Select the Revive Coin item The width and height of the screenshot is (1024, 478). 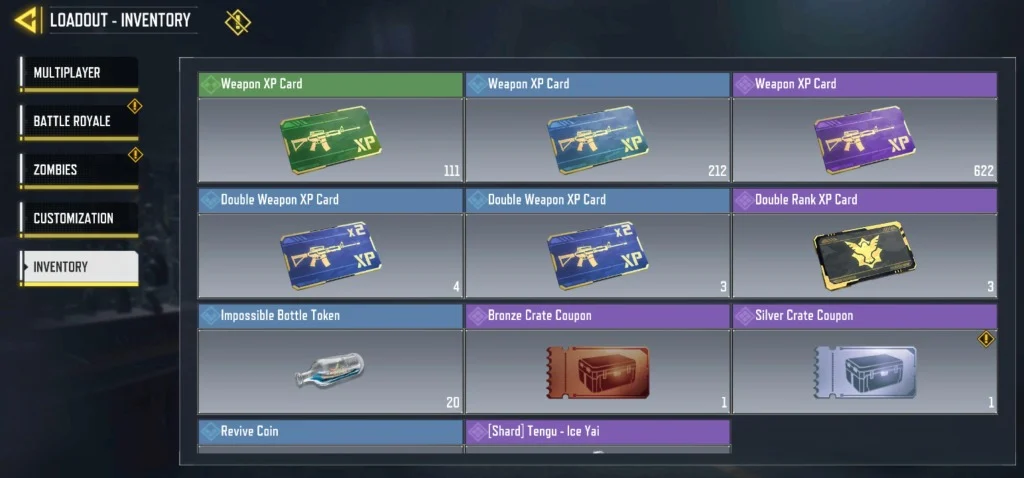330,436
